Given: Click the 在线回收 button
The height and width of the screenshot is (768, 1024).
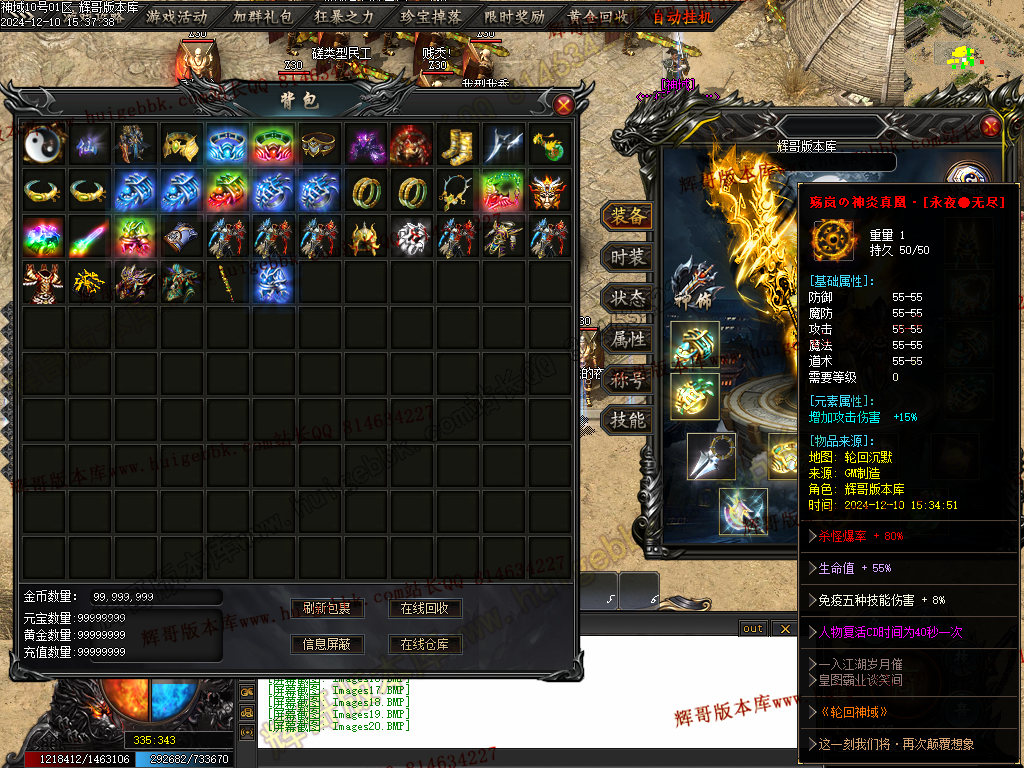Looking at the screenshot, I should [424, 608].
